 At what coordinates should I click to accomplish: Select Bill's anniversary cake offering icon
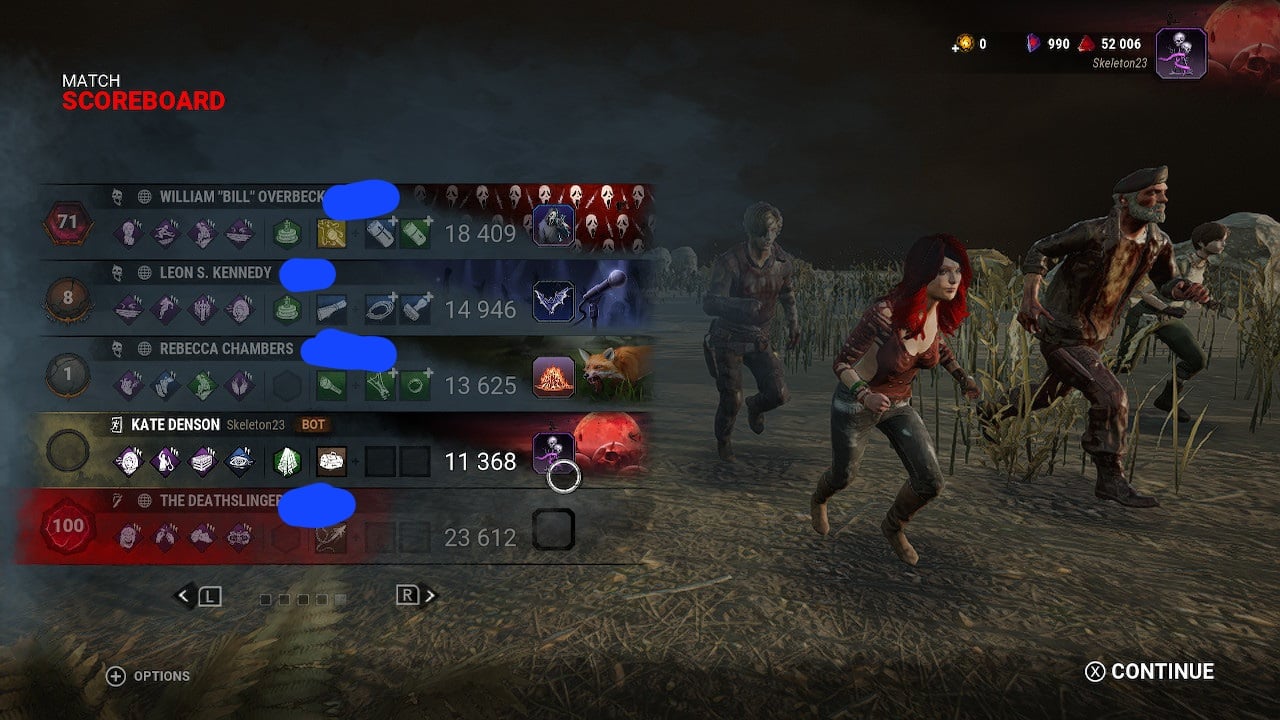point(287,231)
